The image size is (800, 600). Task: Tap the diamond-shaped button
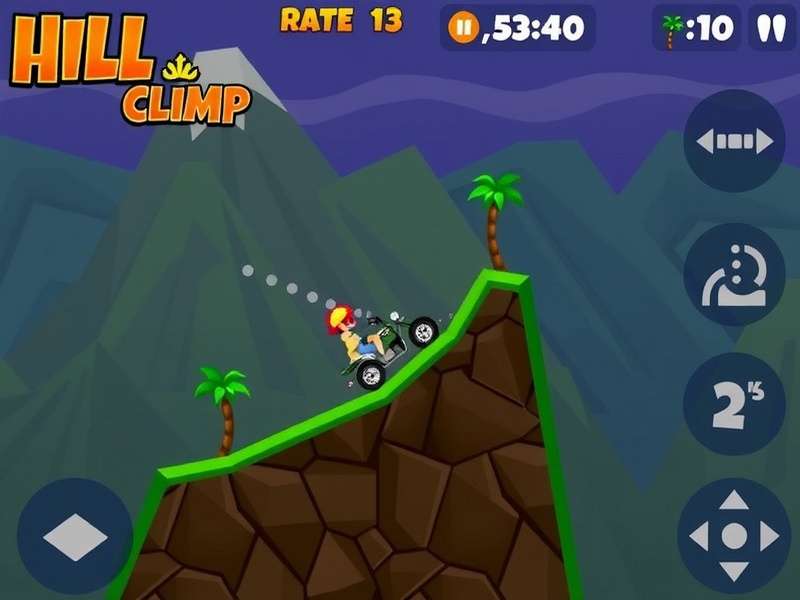pyautogui.click(x=75, y=536)
